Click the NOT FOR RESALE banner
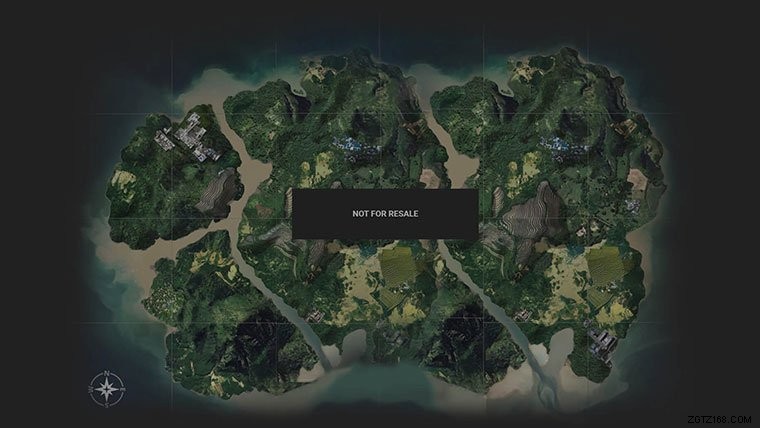Viewport: 760px width, 428px height. pos(385,214)
